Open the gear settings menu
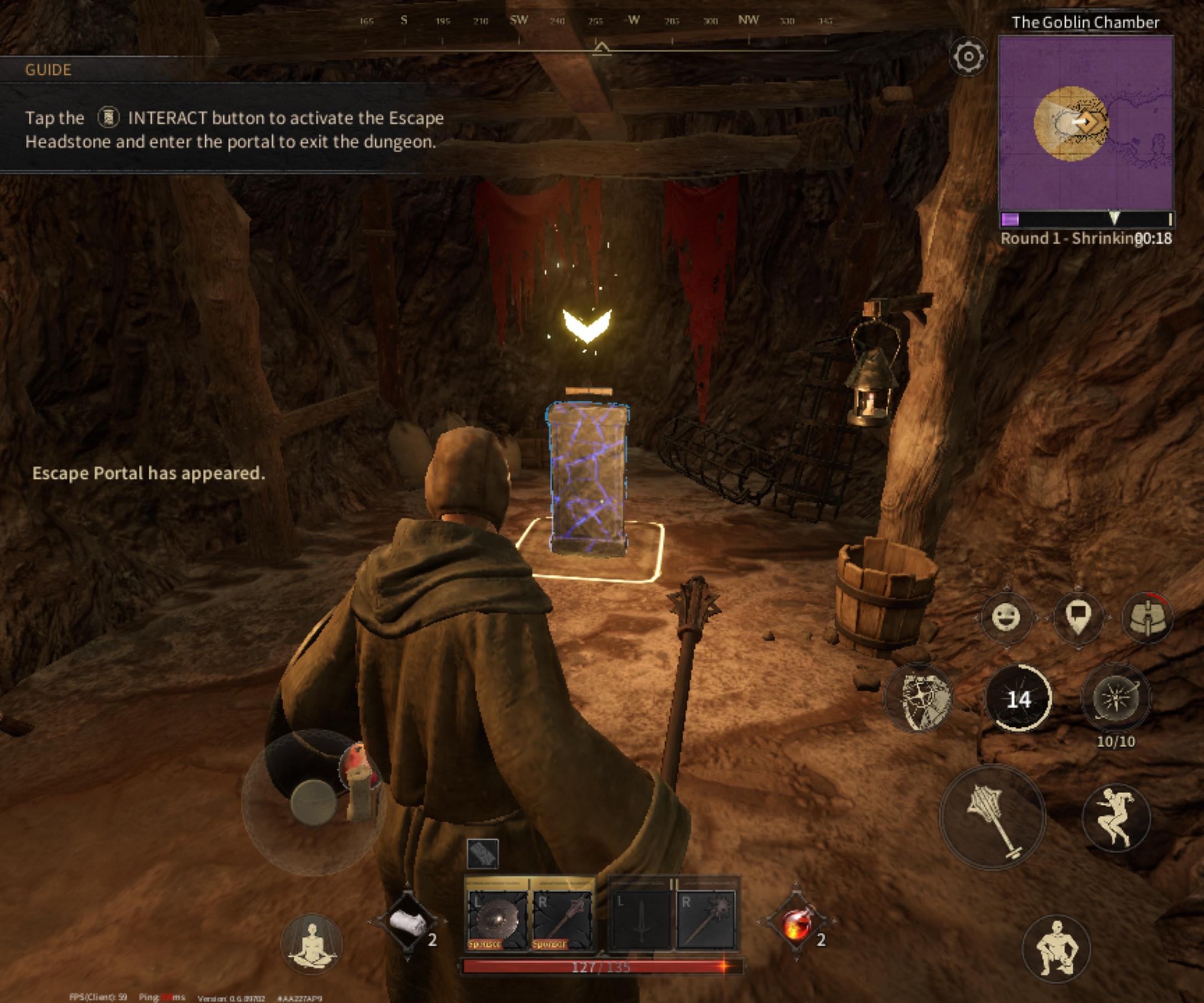 pos(968,57)
